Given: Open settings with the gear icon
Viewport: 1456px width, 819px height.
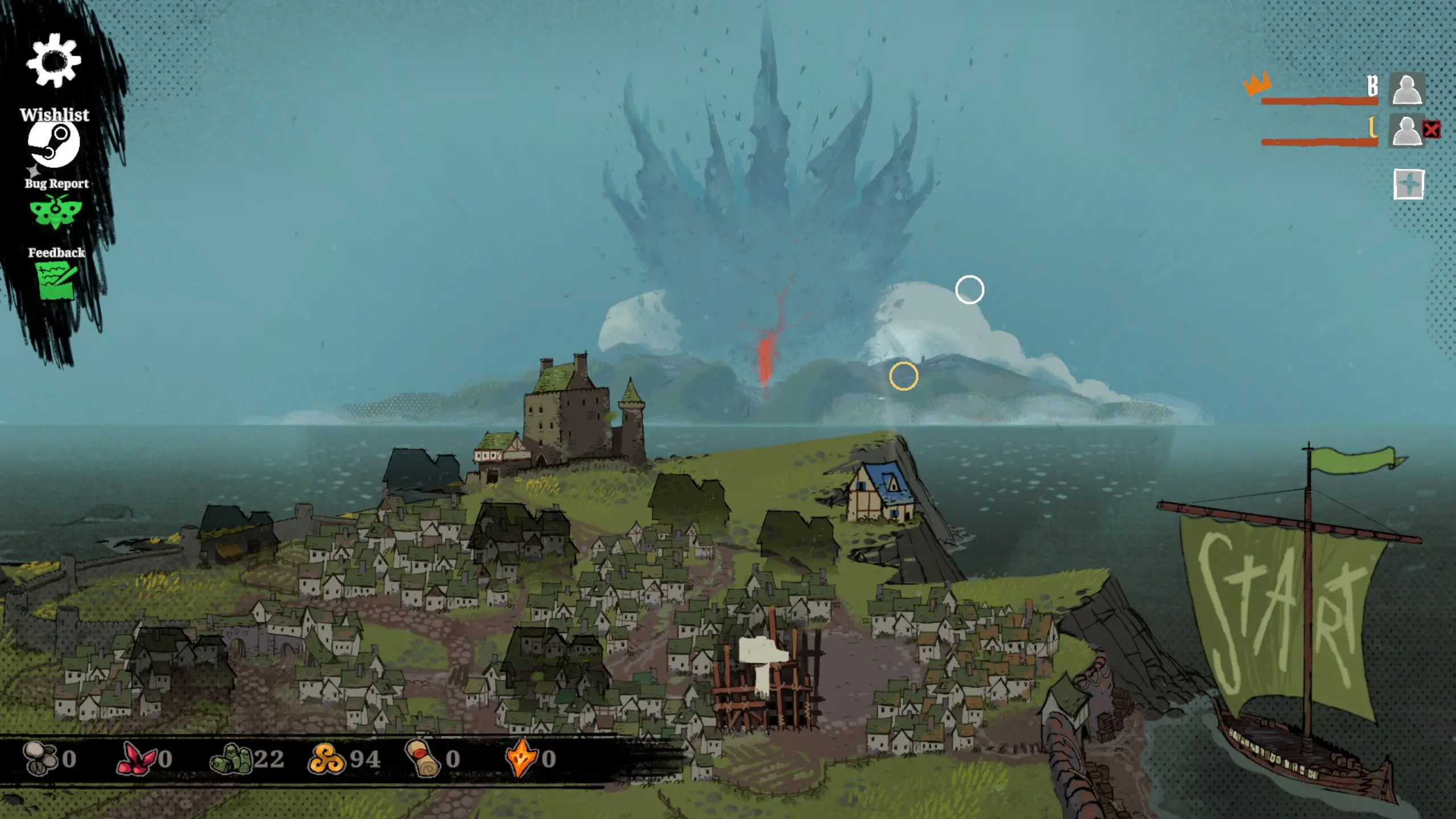Looking at the screenshot, I should tap(53, 61).
